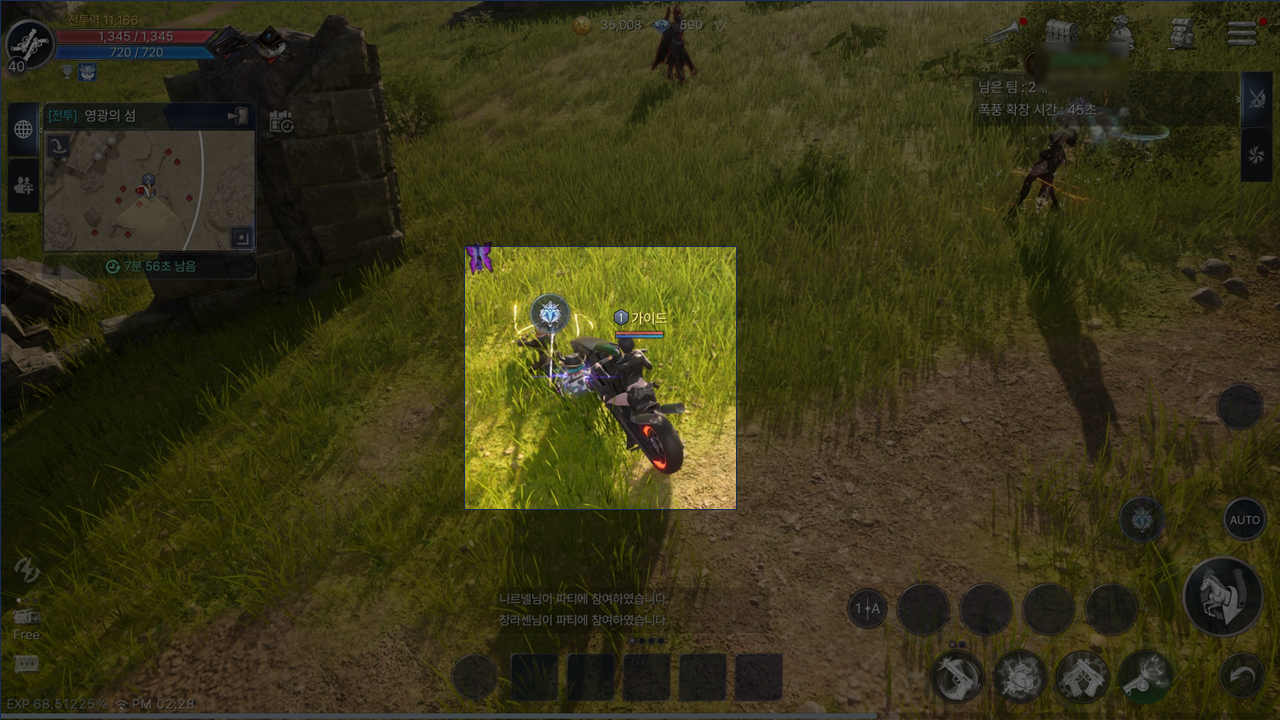Click the exit door icon above minimap
Screen dimensions: 1280x720
238,116
